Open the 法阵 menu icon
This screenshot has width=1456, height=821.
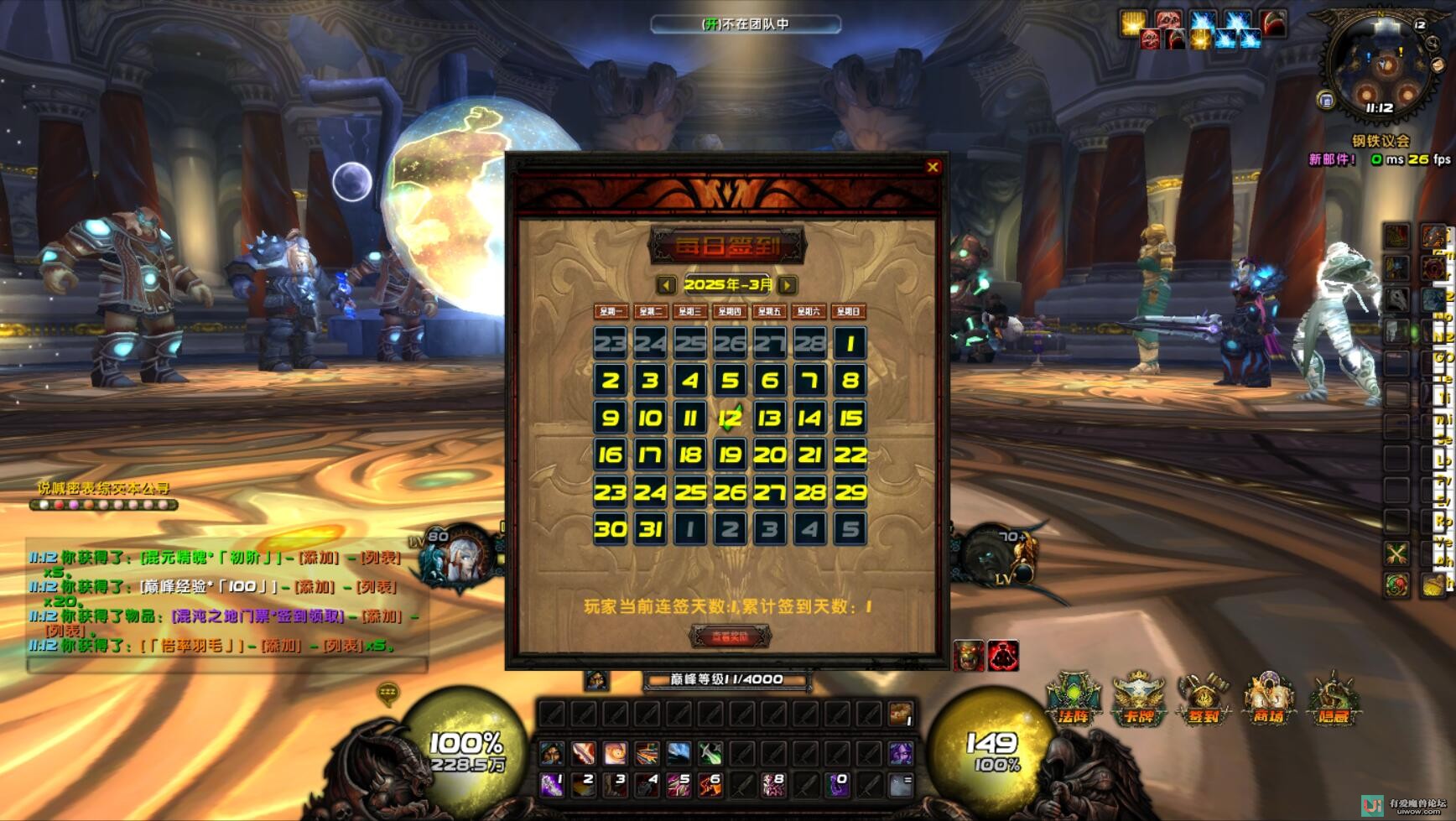point(1074,698)
